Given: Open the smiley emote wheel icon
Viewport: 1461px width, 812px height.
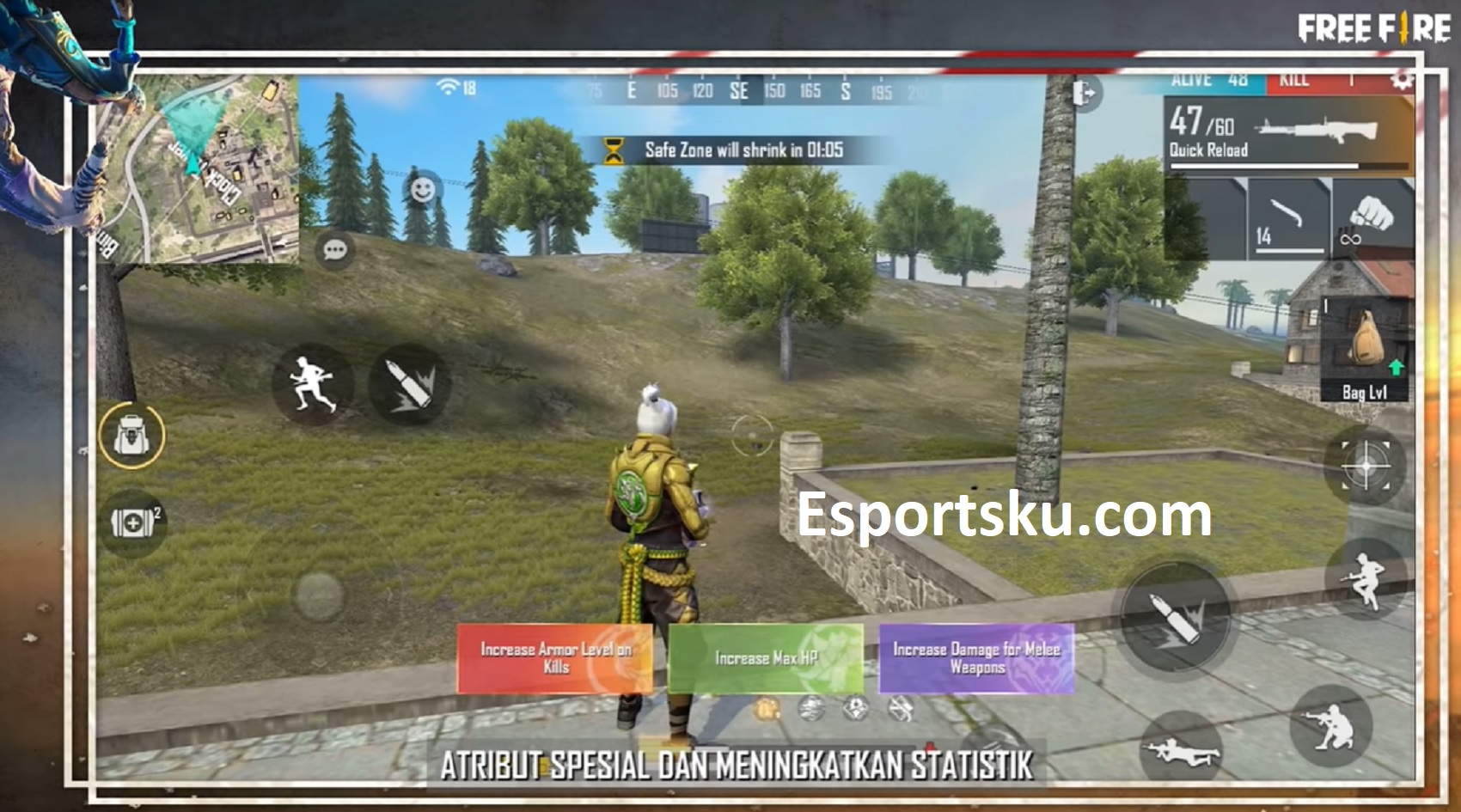Looking at the screenshot, I should 423,186.
